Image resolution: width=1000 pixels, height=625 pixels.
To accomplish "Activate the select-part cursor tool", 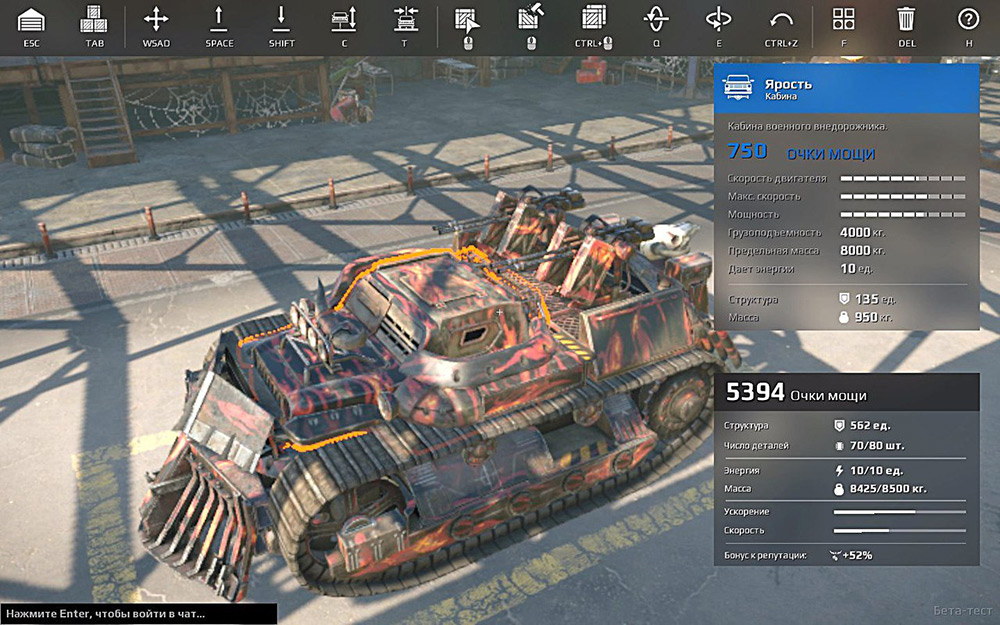I will [x=468, y=19].
